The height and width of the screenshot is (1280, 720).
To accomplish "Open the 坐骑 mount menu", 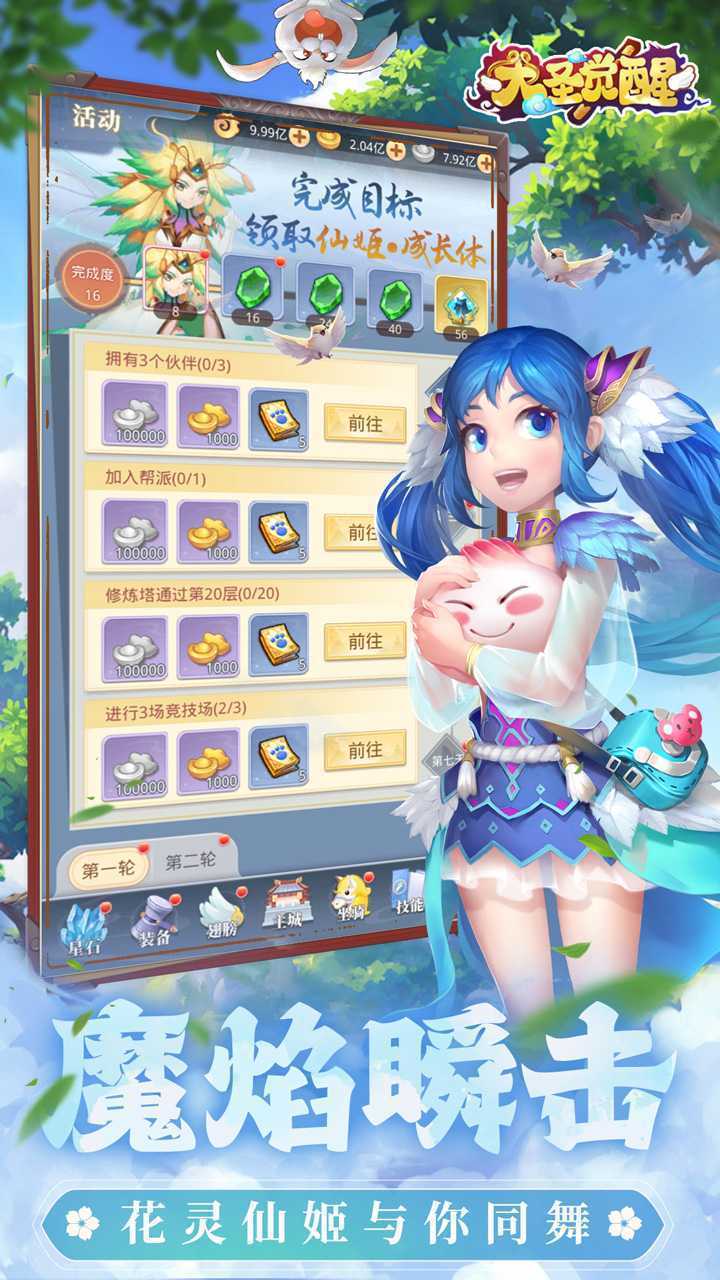I will (x=350, y=897).
